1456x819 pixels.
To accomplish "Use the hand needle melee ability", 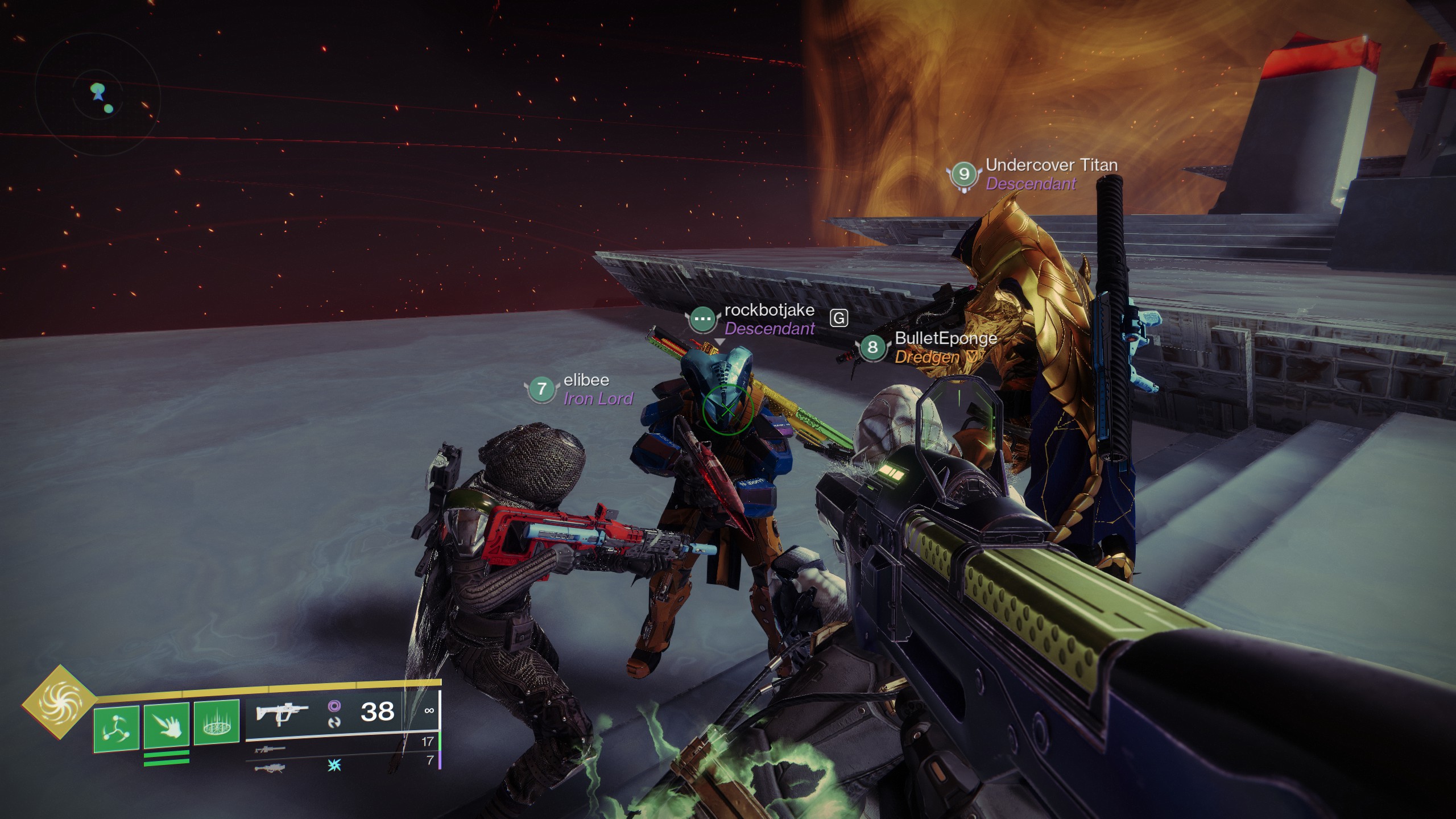I will click(166, 725).
